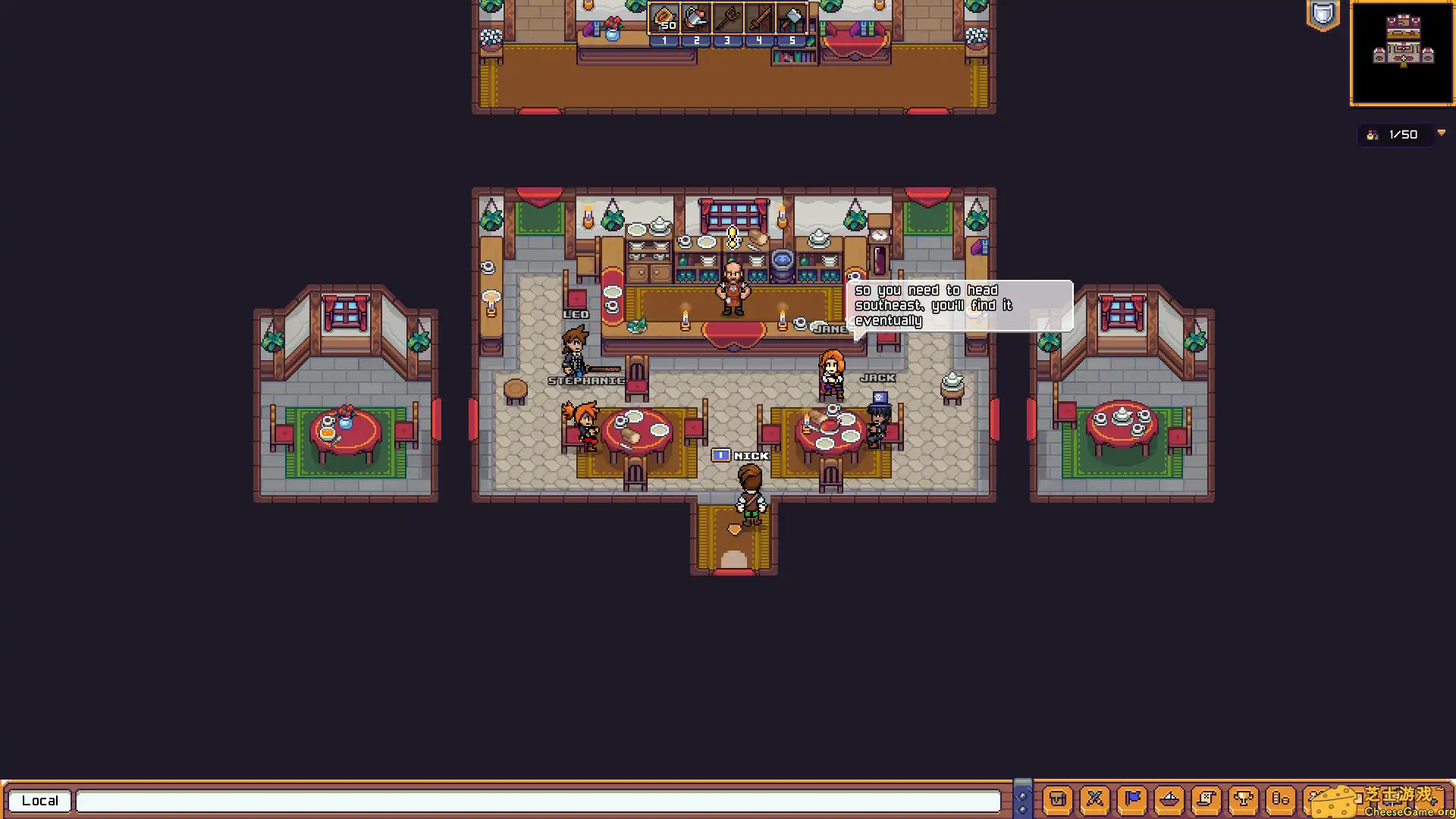
Task: Open the trophy achievements icon
Action: 1244,799
